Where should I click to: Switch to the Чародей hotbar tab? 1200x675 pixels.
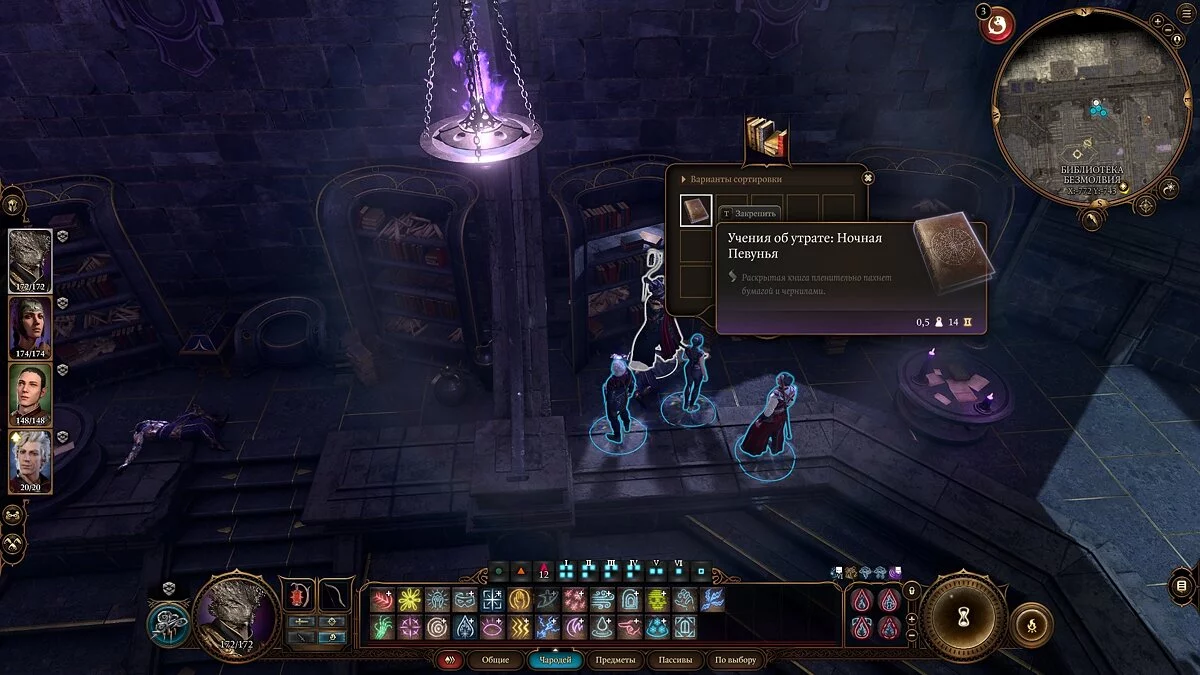click(x=555, y=660)
